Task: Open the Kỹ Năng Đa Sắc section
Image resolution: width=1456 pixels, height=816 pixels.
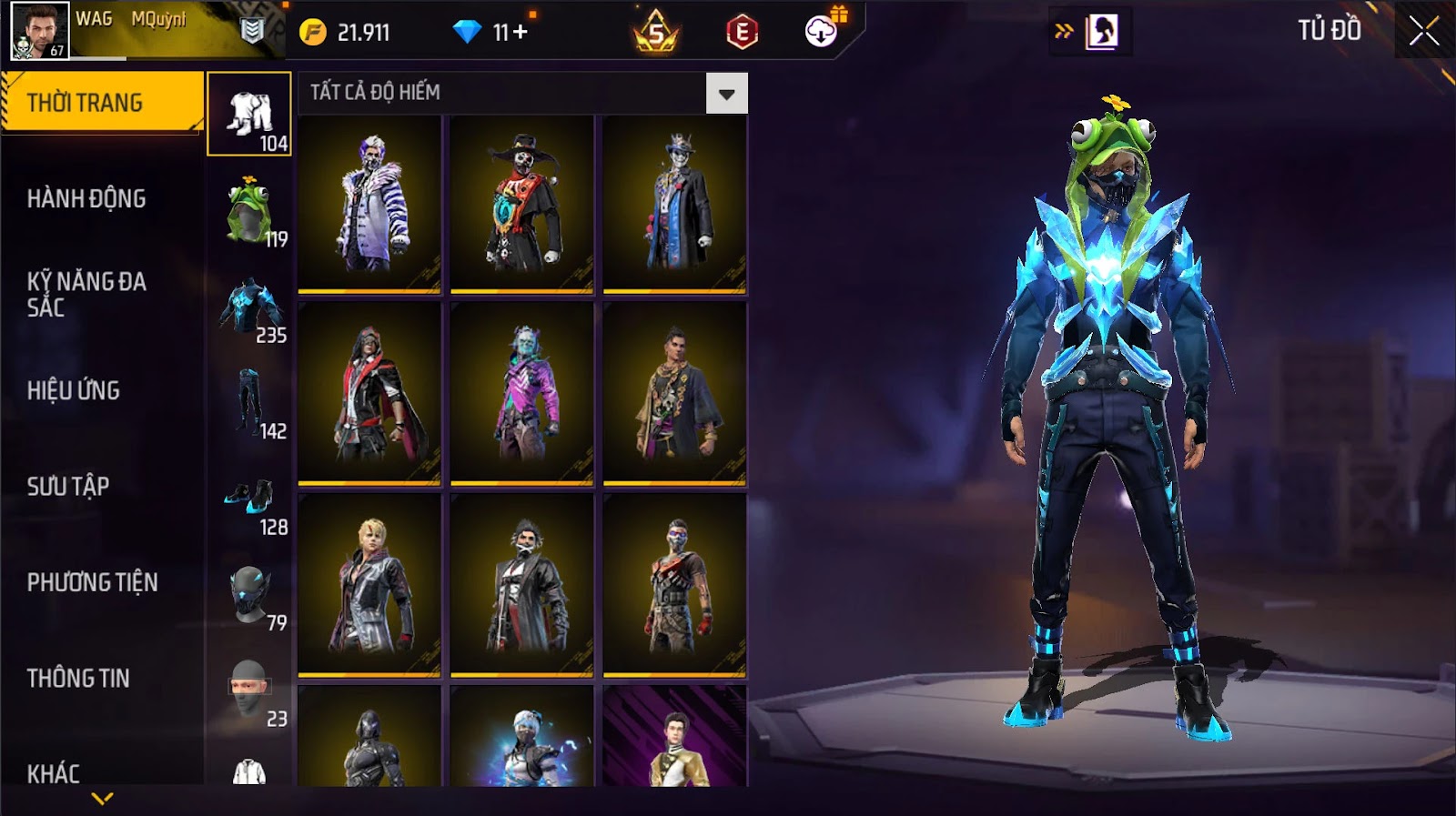Action: pos(86,294)
